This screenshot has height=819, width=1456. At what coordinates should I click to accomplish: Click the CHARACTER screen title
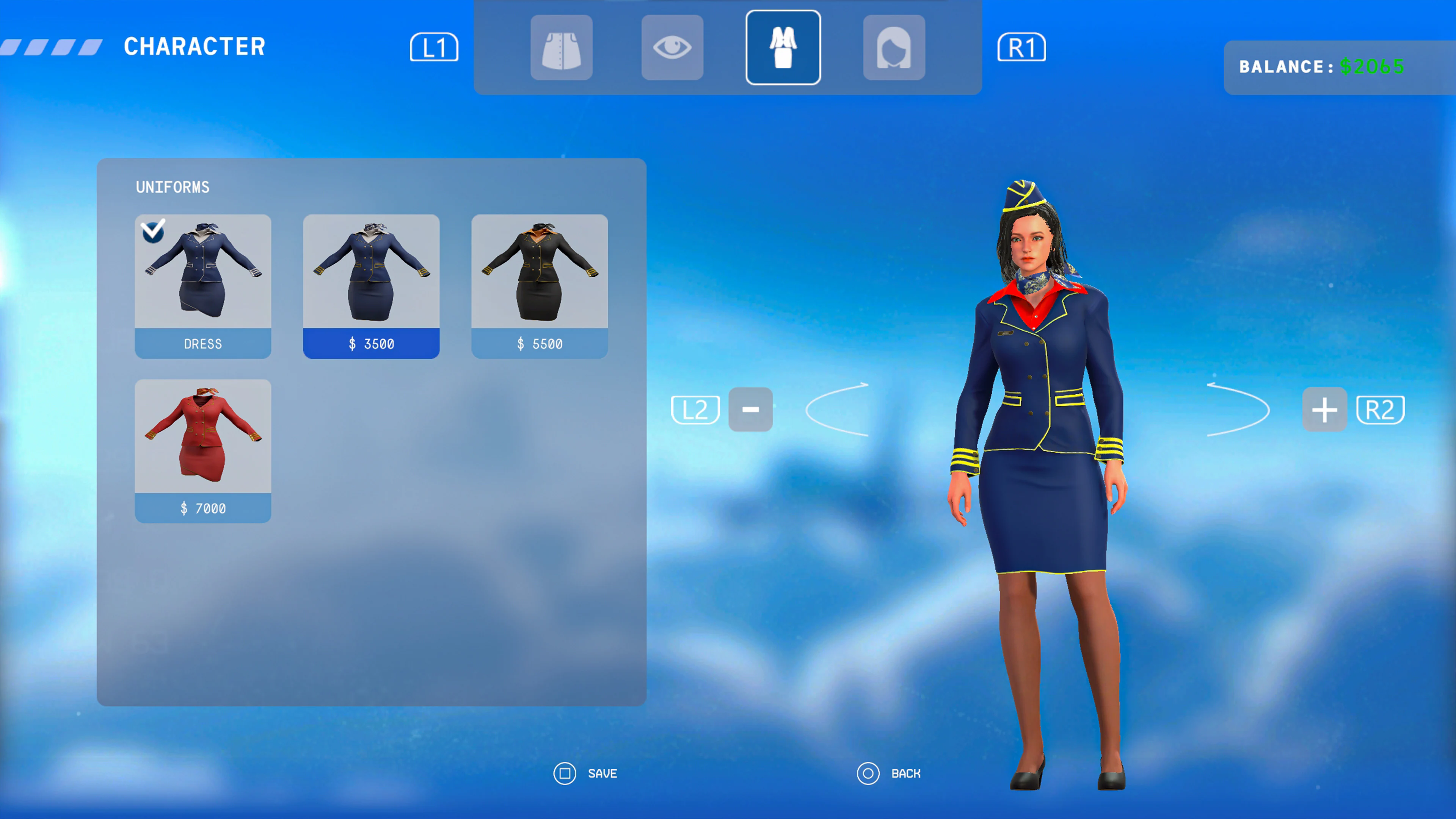tap(195, 46)
